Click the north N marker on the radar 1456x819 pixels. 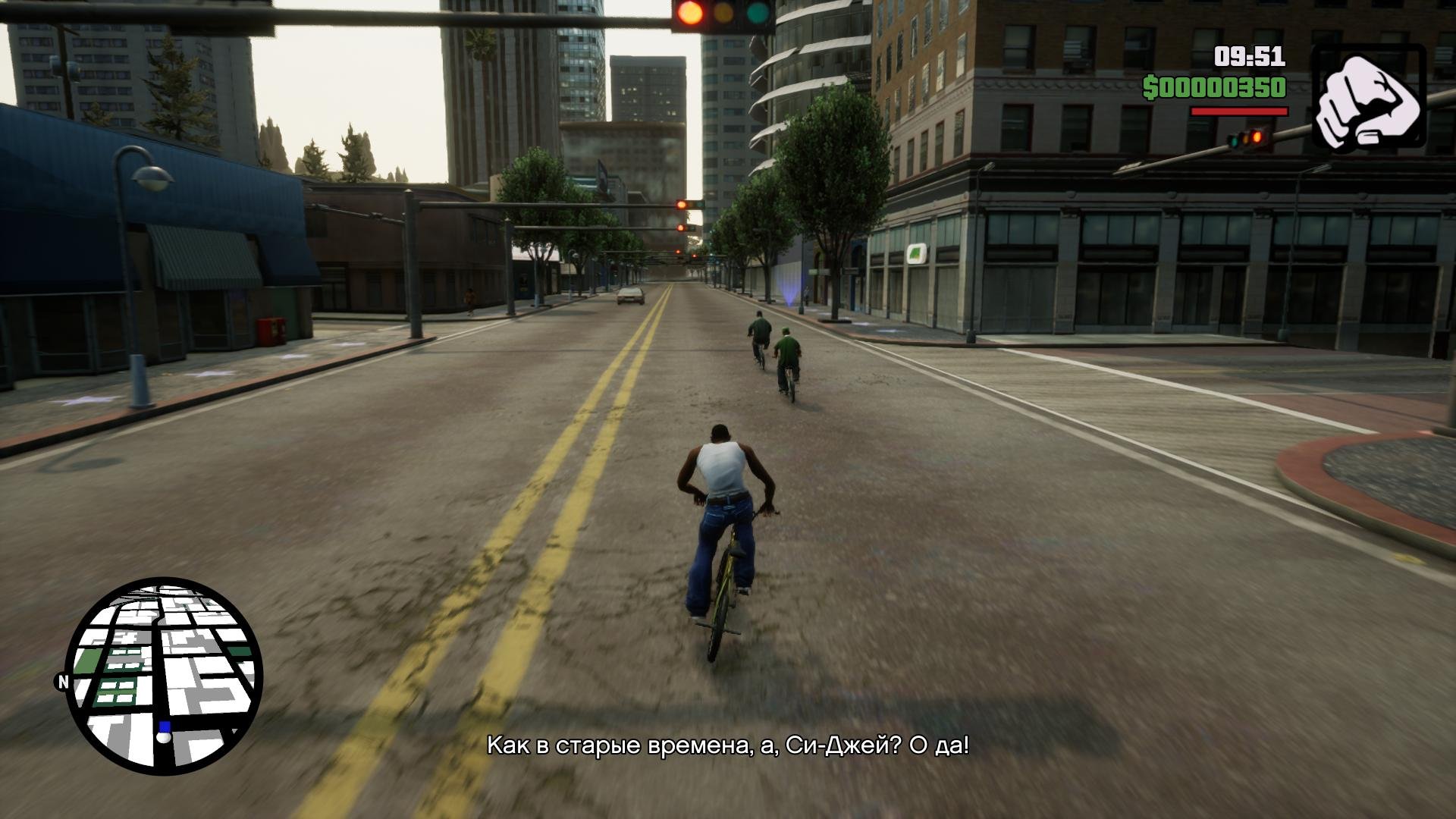[x=63, y=682]
